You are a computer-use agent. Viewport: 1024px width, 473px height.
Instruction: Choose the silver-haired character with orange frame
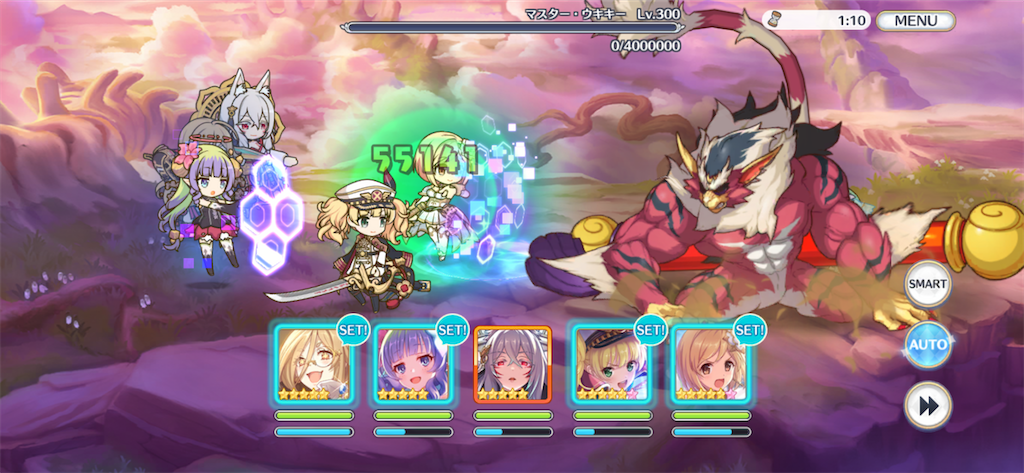[512, 364]
